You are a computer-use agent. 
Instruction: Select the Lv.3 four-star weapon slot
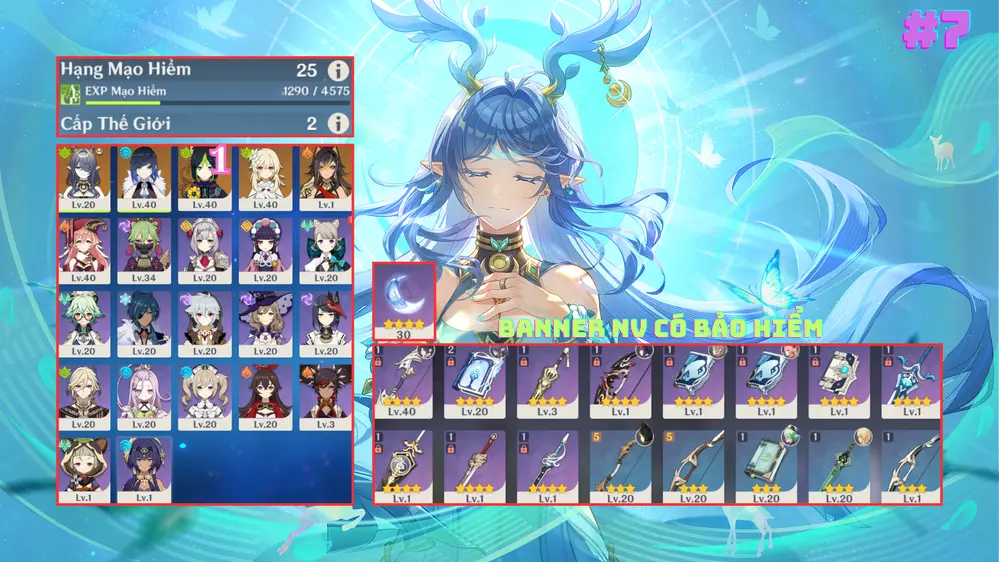tap(549, 382)
